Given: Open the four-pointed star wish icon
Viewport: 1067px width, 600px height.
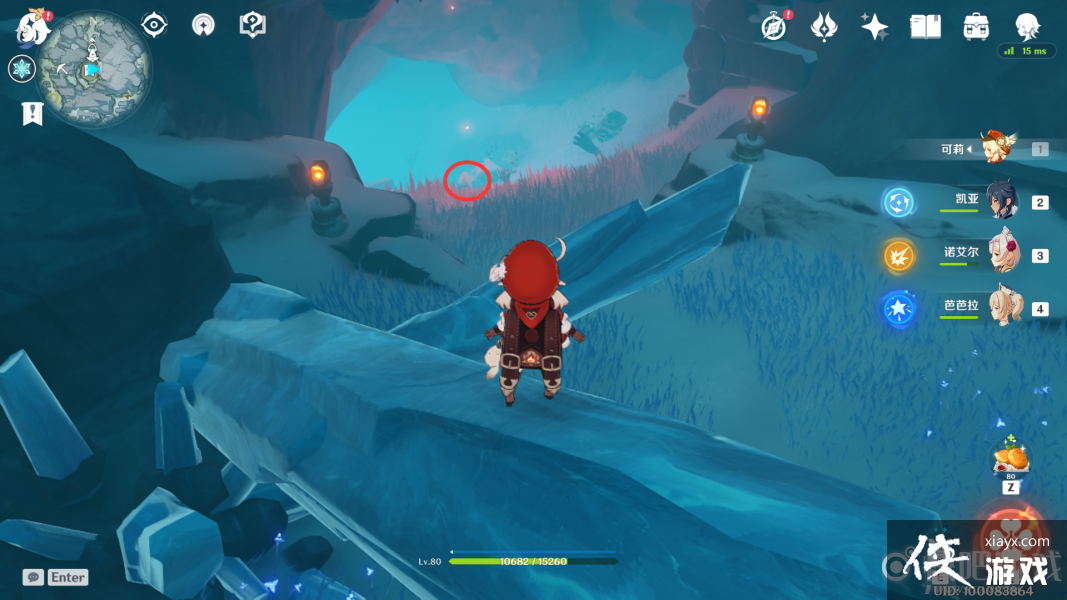Looking at the screenshot, I should (x=875, y=27).
